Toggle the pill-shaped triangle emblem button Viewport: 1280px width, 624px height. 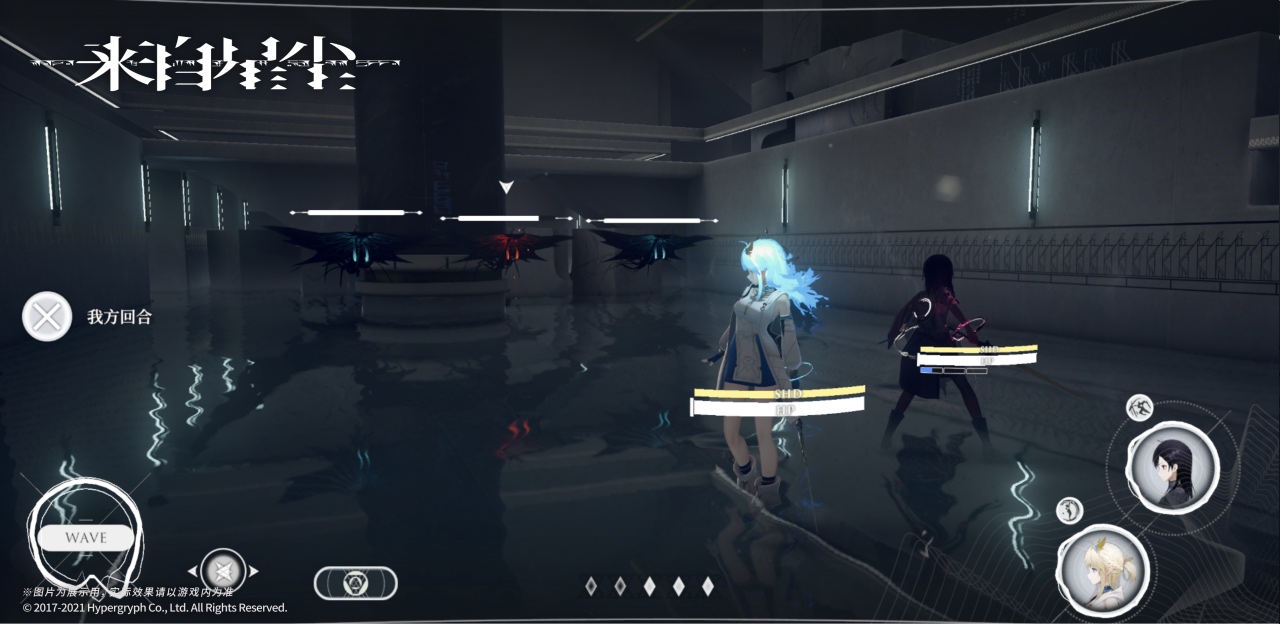[x=355, y=583]
